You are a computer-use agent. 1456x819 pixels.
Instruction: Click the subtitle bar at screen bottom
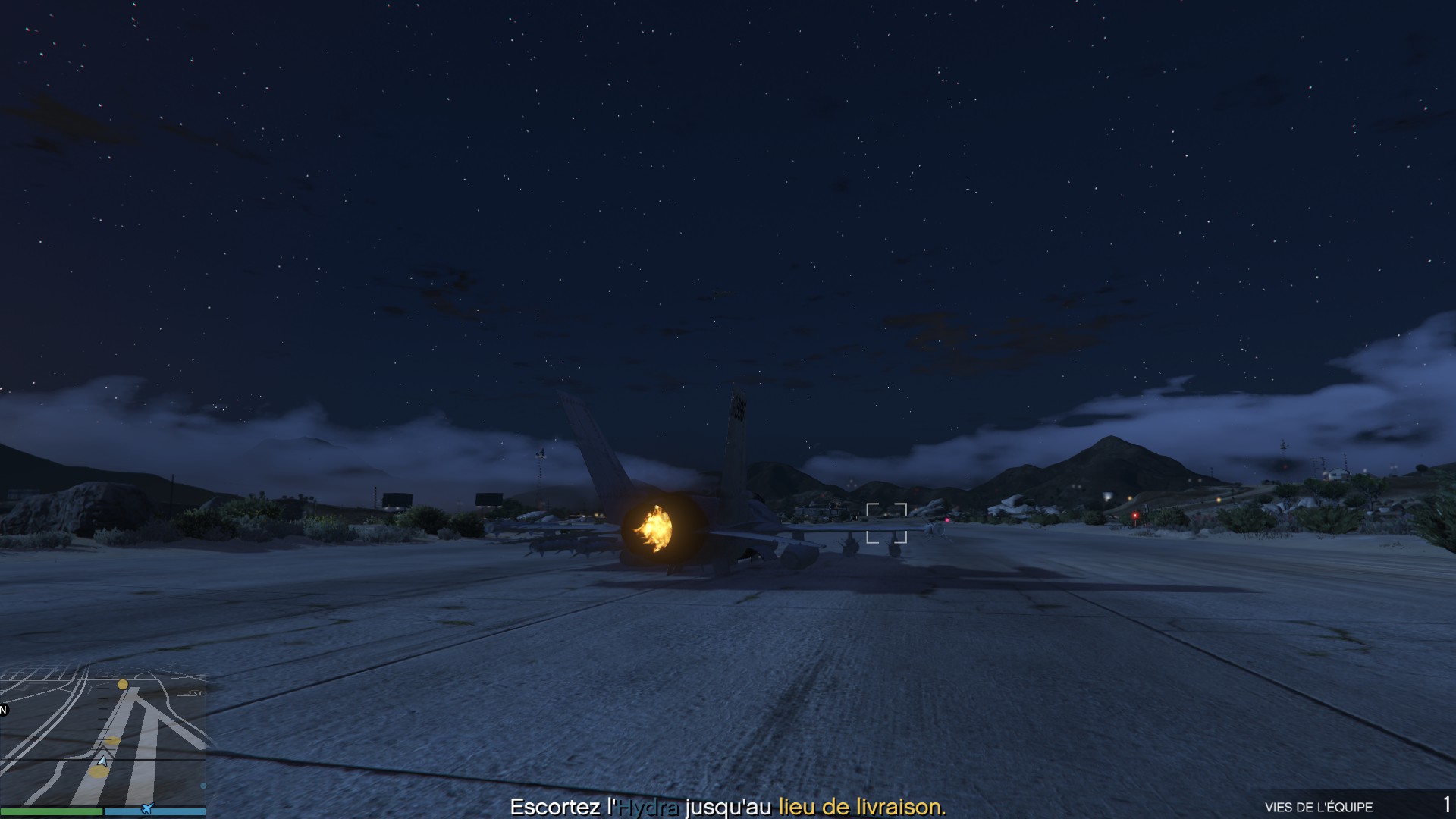[x=728, y=808]
